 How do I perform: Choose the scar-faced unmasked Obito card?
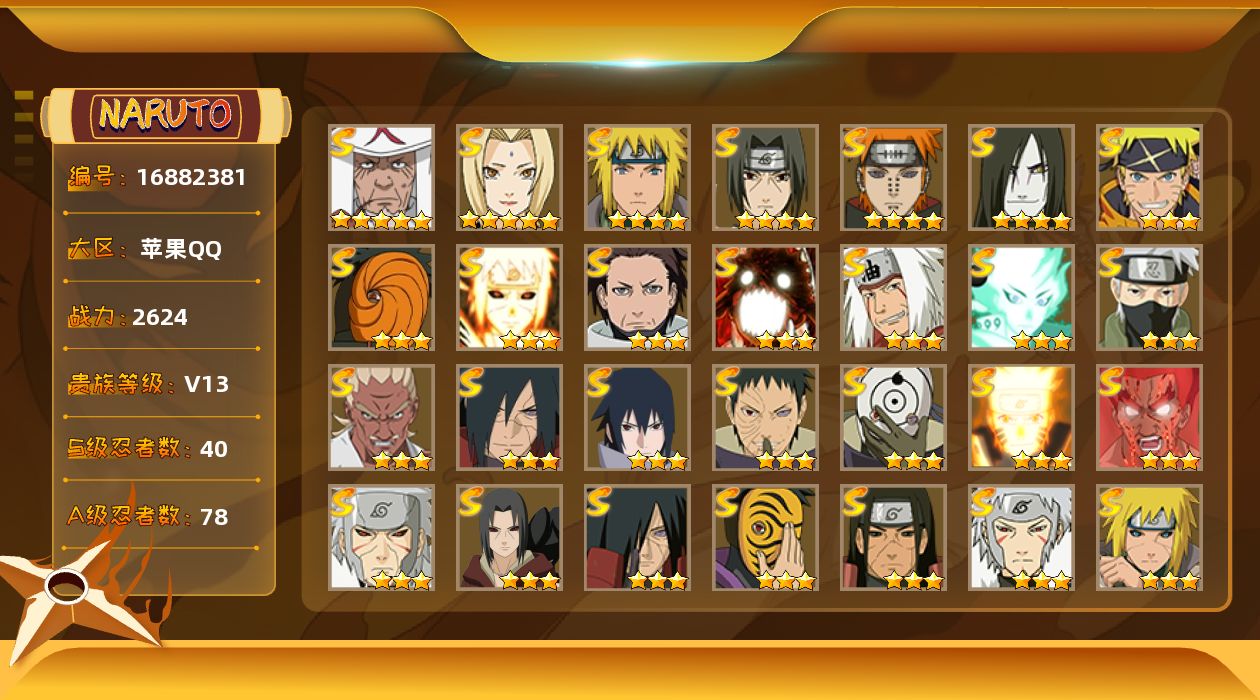(x=765, y=418)
